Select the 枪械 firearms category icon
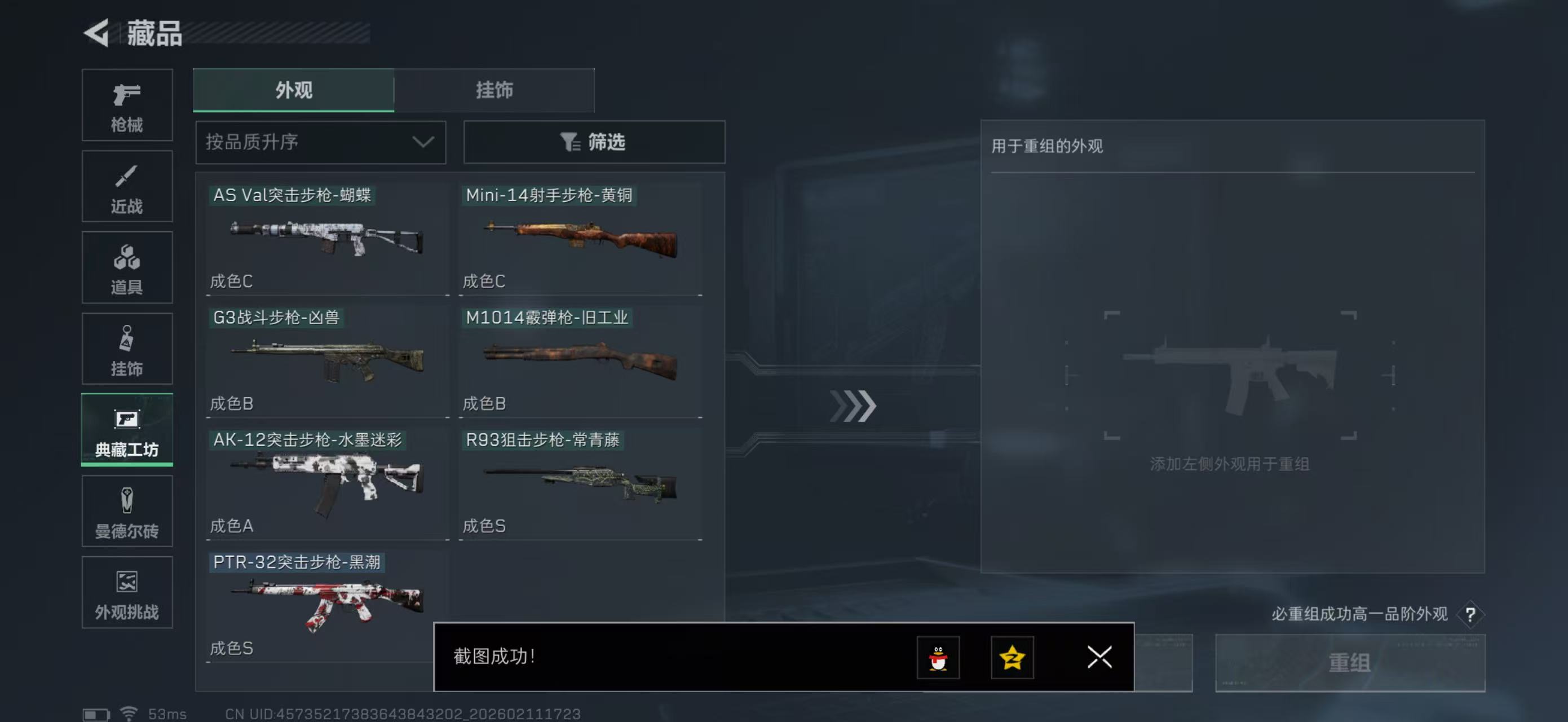Image resolution: width=1568 pixels, height=722 pixels. point(127,105)
